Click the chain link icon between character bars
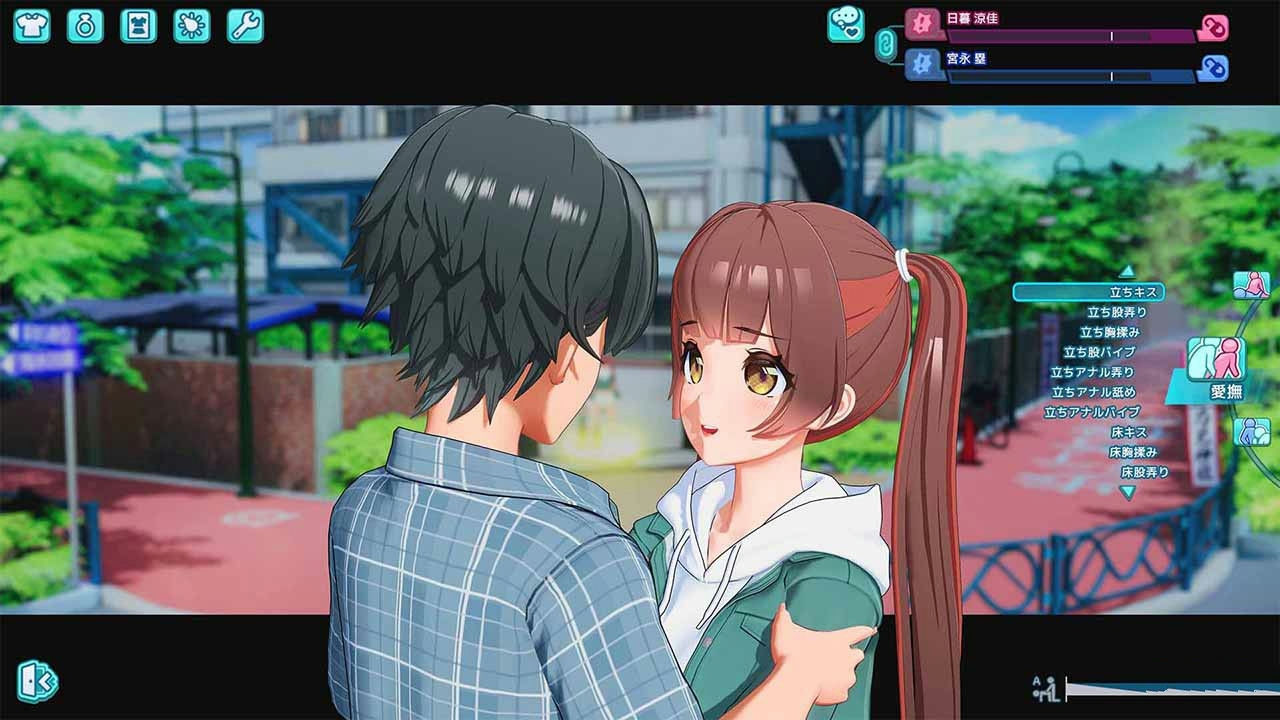The width and height of the screenshot is (1280, 720). point(886,44)
